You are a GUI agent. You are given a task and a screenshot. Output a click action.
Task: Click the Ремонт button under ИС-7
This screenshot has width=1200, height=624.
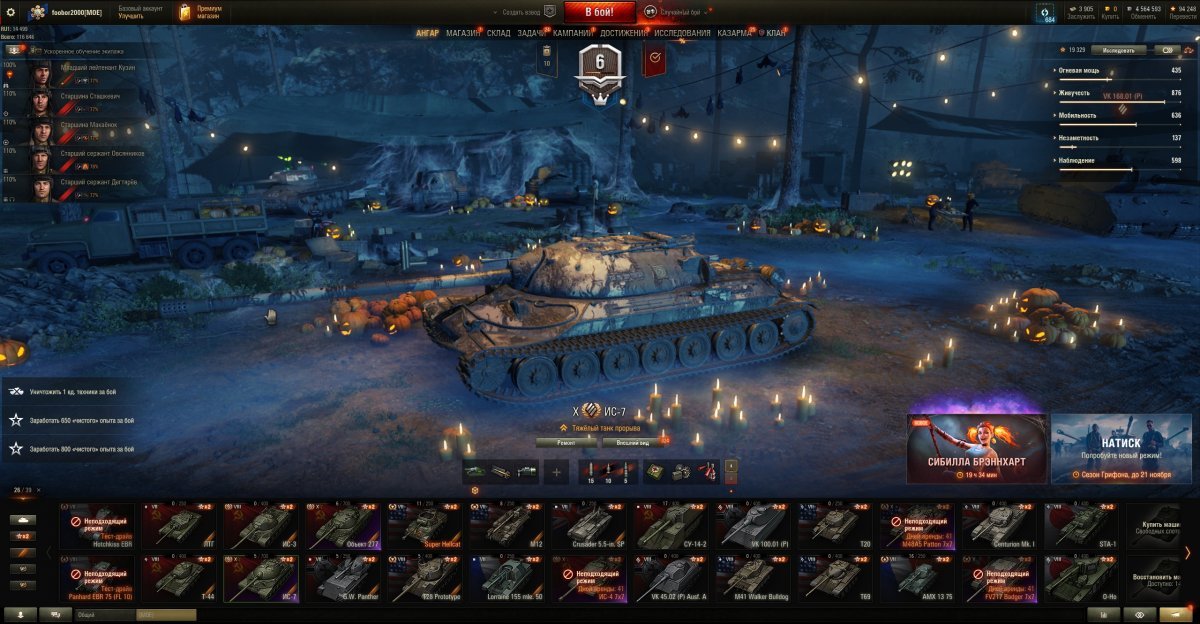point(566,441)
